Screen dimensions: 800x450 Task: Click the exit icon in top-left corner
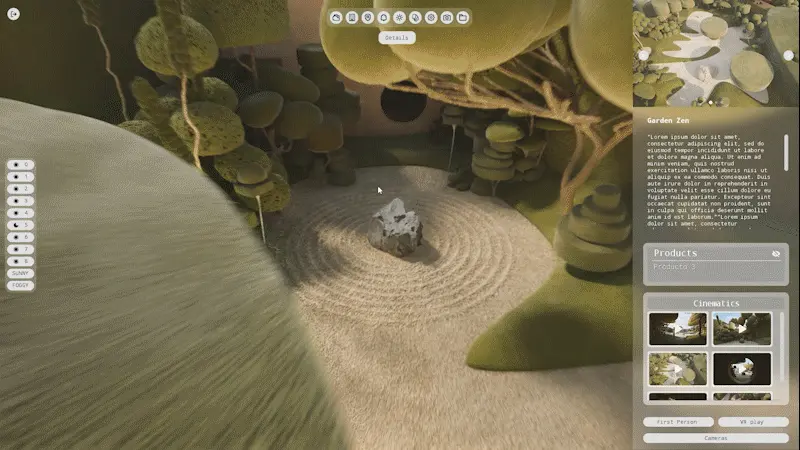pyautogui.click(x=13, y=13)
